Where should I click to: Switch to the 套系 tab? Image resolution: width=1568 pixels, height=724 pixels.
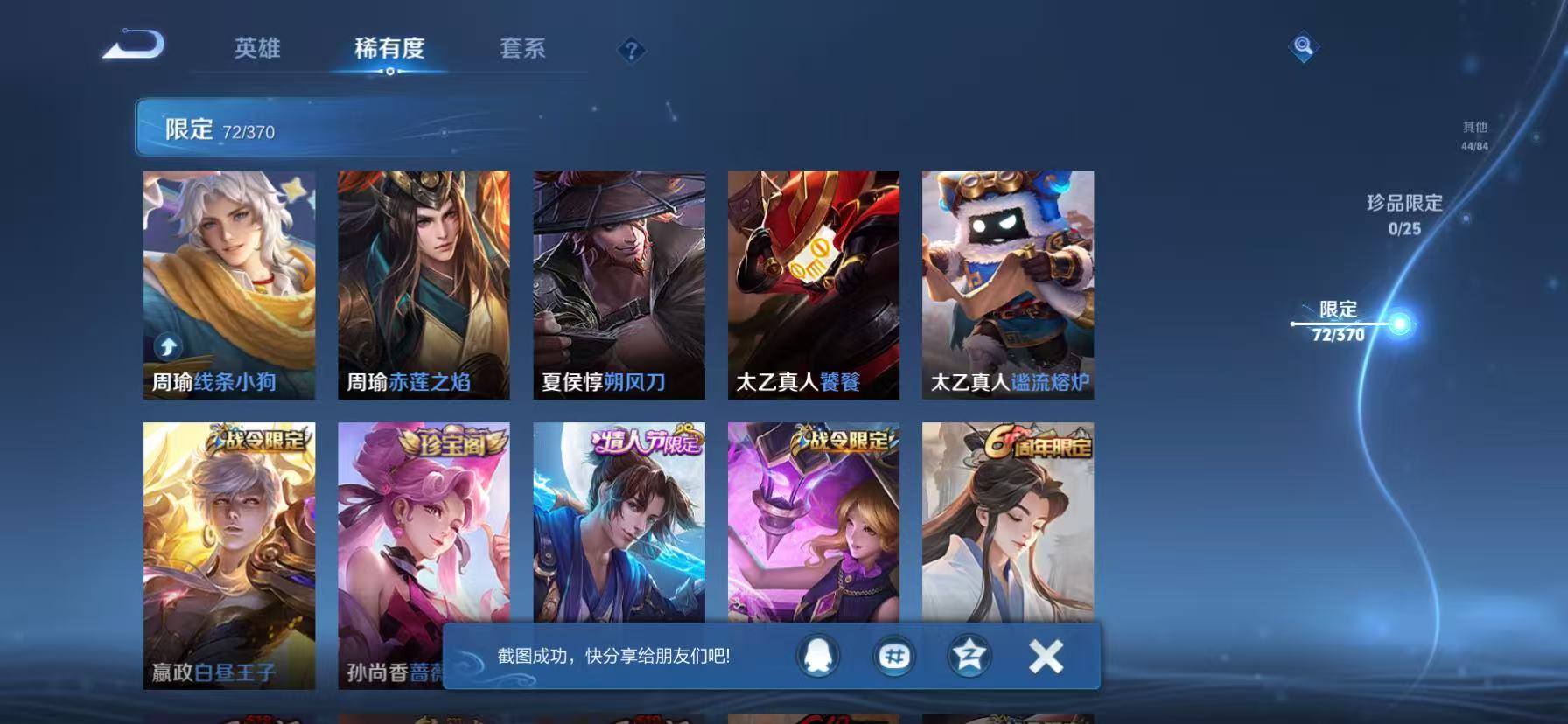[x=522, y=50]
